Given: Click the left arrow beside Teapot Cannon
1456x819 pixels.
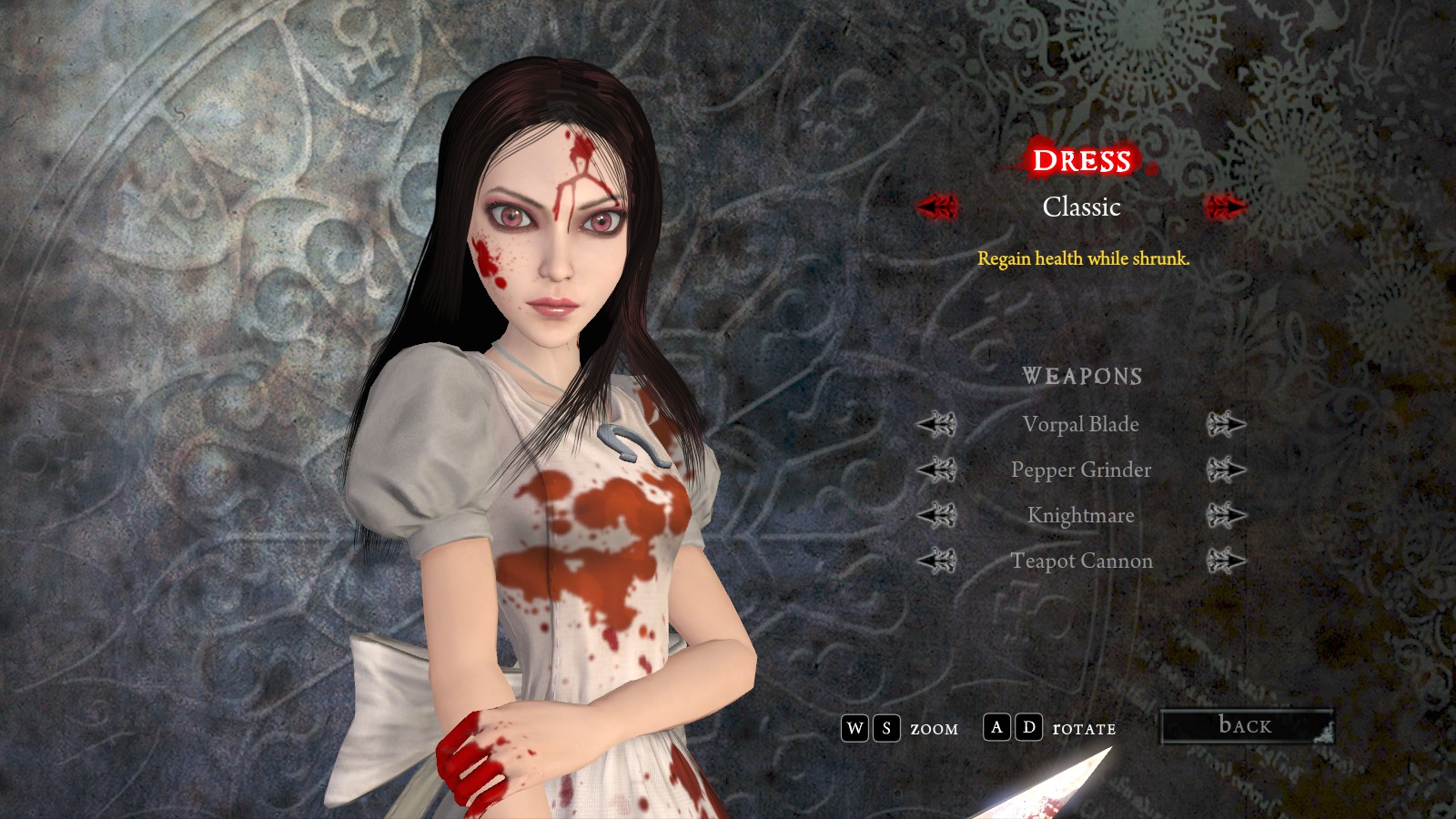Looking at the screenshot, I should 936,561.
